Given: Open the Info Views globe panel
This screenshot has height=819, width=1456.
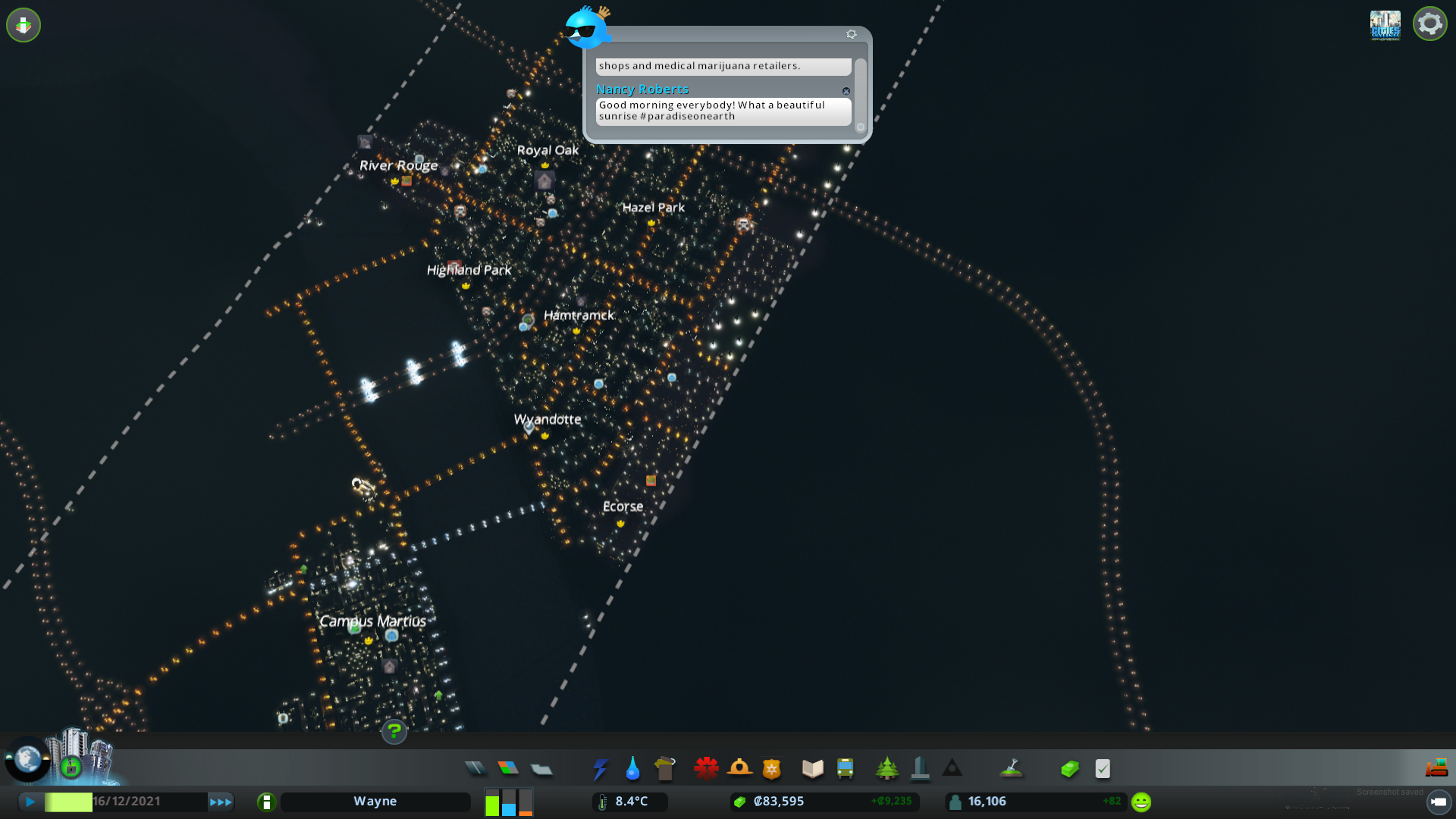Looking at the screenshot, I should click(x=27, y=757).
